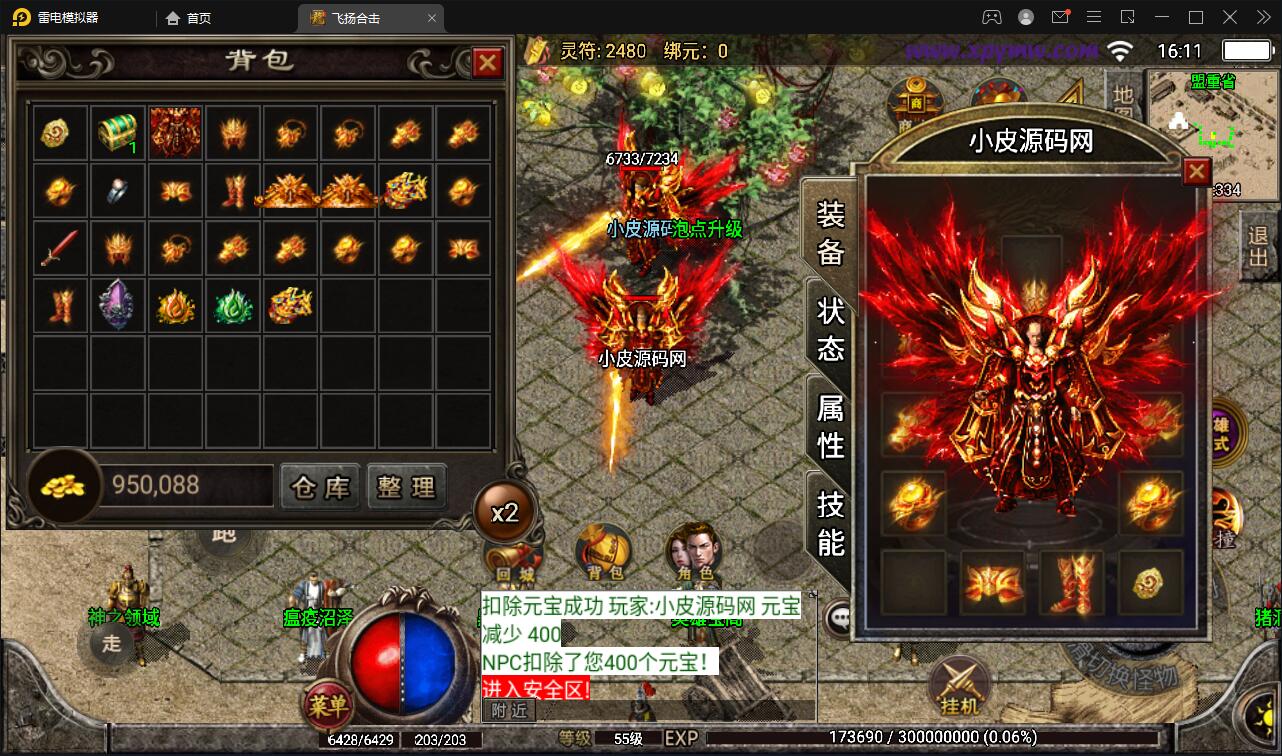Click the 整理 sort button
Viewport: 1282px width, 756px height.
pos(407,487)
